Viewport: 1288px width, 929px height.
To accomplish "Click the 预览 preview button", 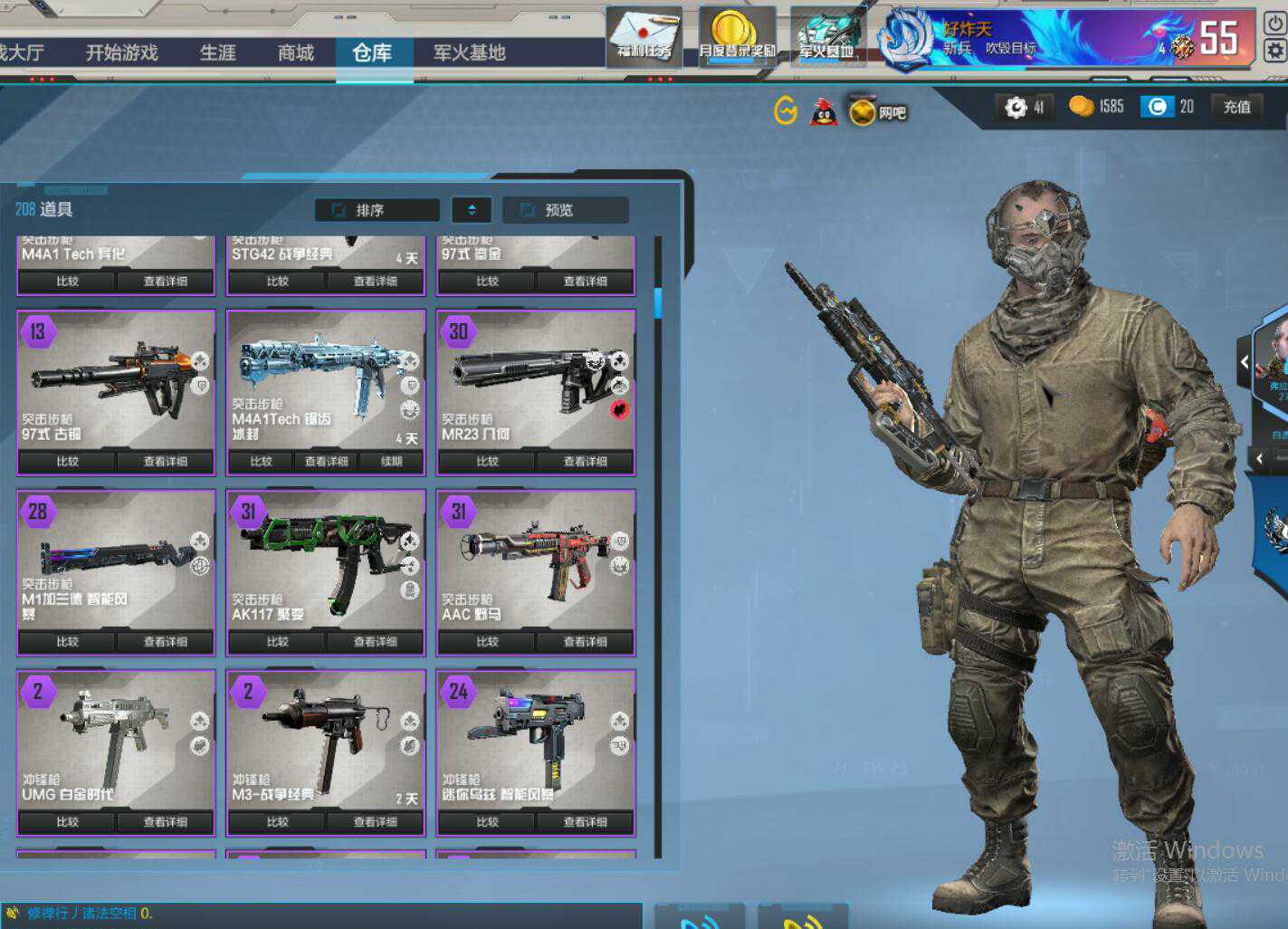I will pyautogui.click(x=565, y=210).
